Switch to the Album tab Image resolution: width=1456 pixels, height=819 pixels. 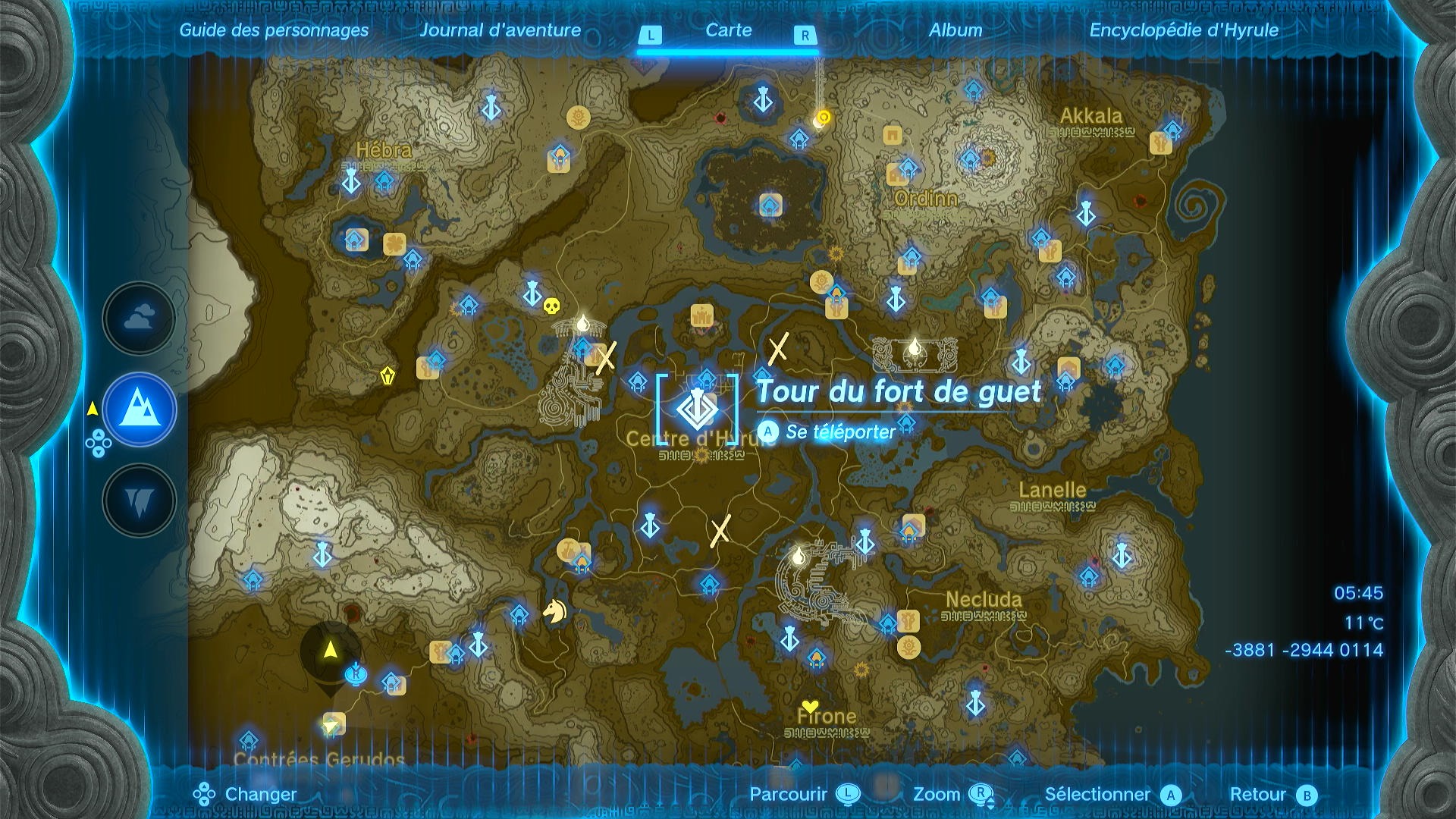pyautogui.click(x=957, y=31)
